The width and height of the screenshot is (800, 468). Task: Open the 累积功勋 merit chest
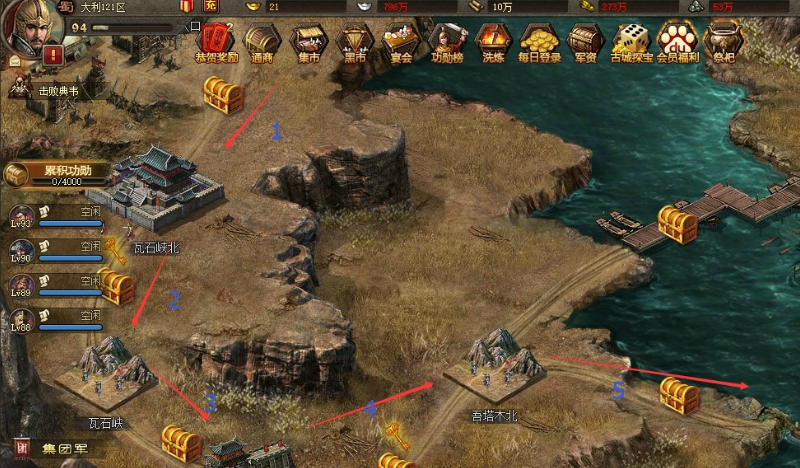pyautogui.click(x=17, y=175)
